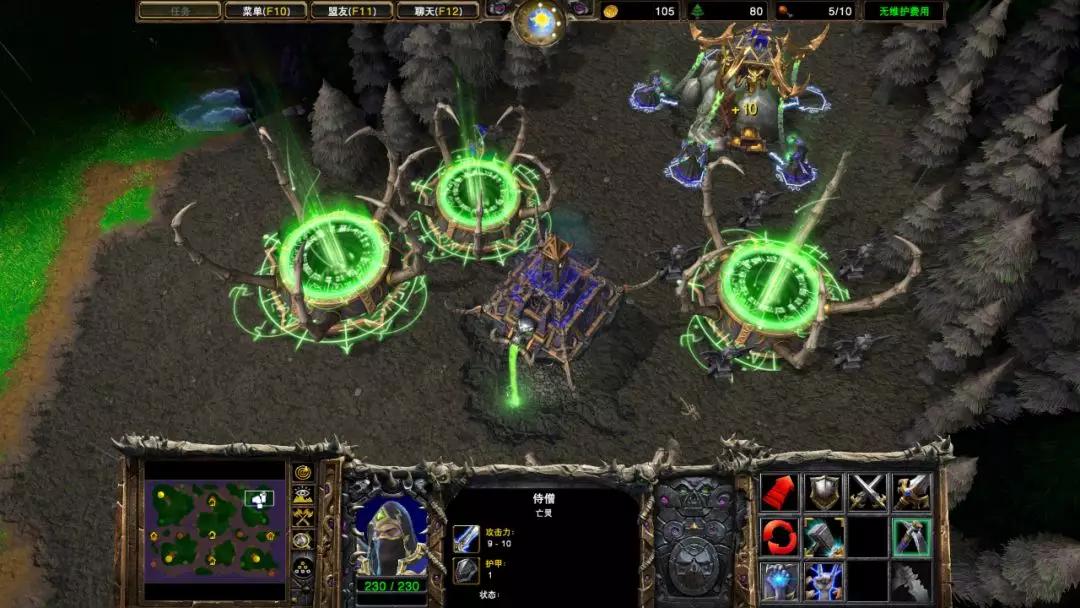Select the red circular arrows Patrol command
Image resolution: width=1080 pixels, height=608 pixels.
click(x=779, y=537)
